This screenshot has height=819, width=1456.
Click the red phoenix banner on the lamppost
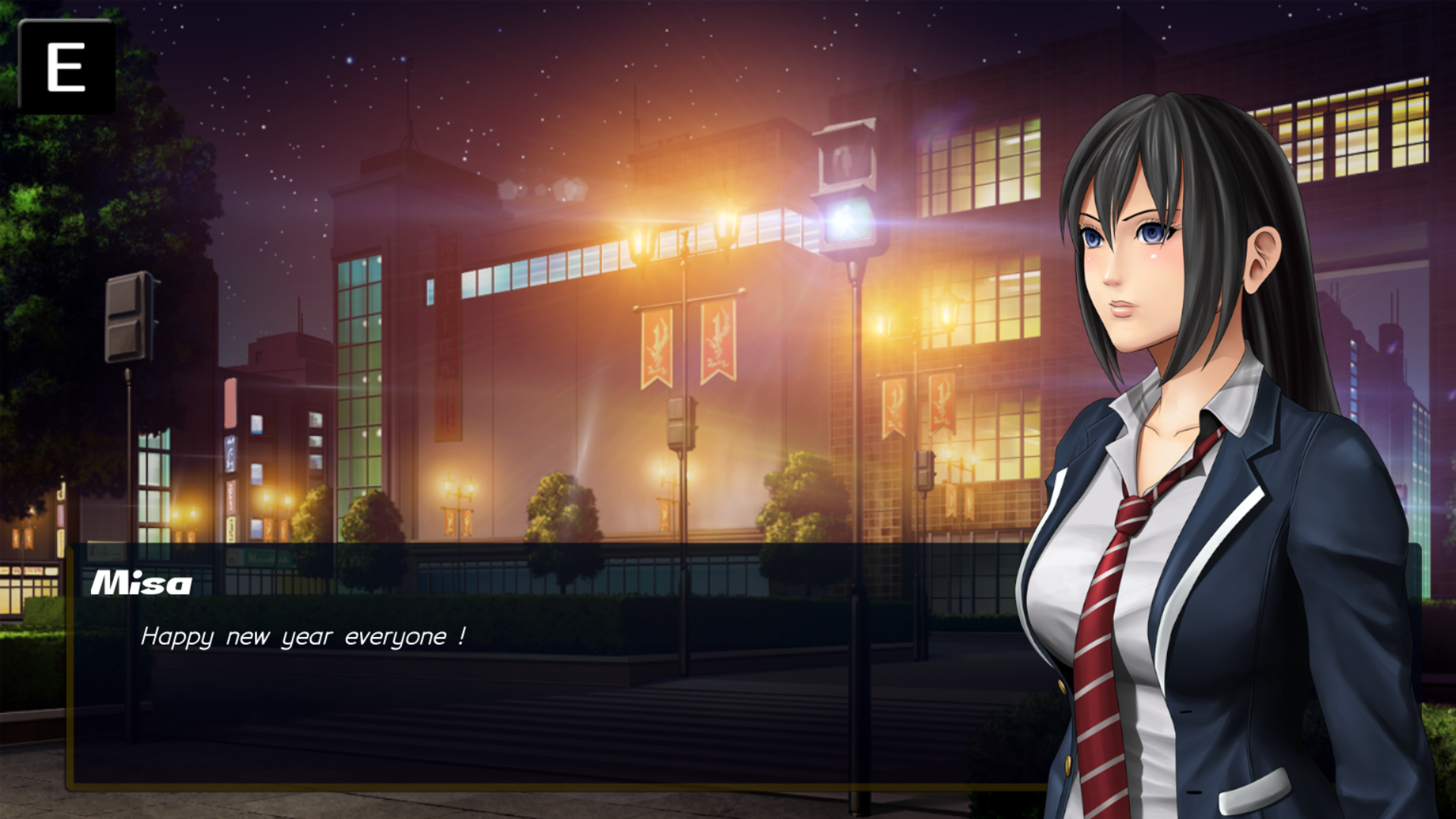657,345
